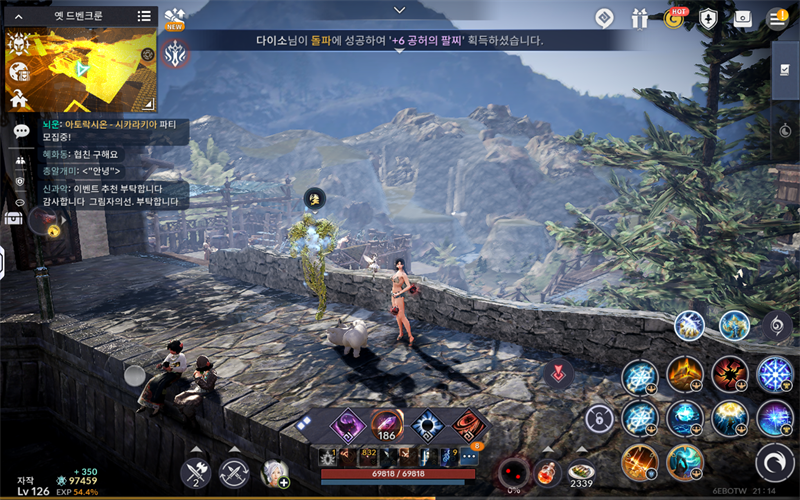Open the shield icon in the top bar
Viewport: 800px width, 500px height.
click(708, 18)
